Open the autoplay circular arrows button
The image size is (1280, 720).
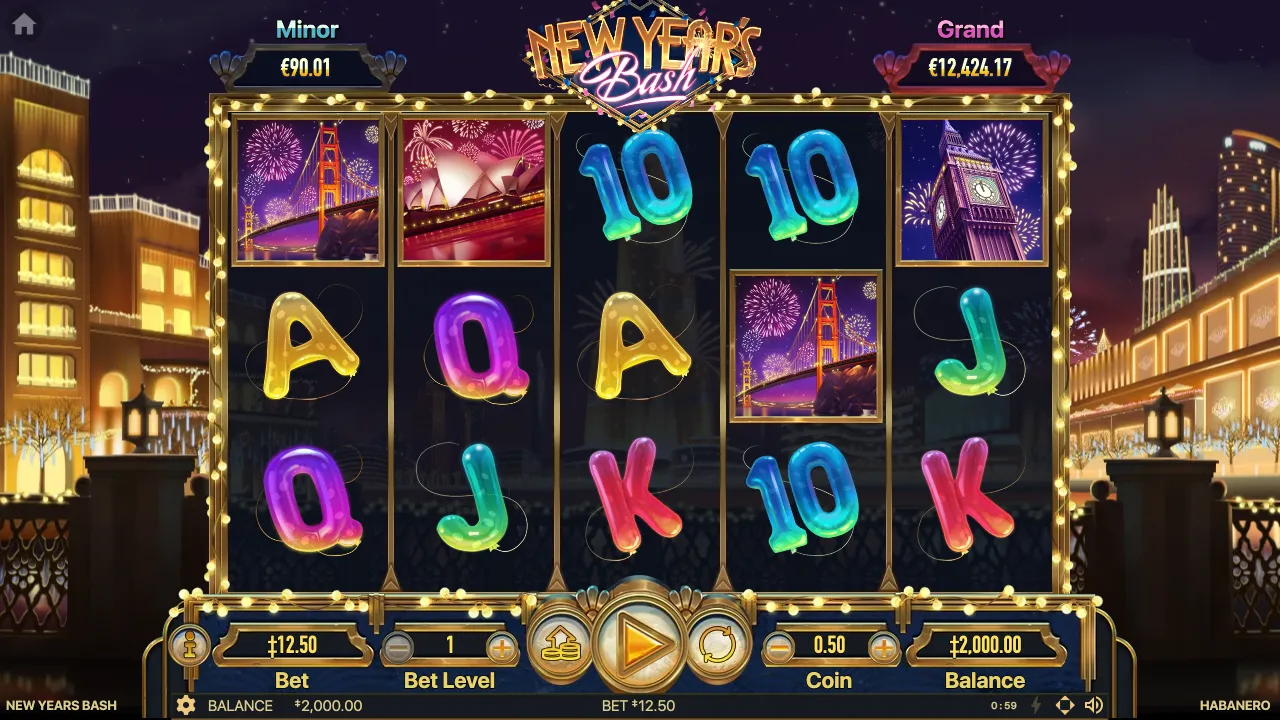click(x=716, y=646)
